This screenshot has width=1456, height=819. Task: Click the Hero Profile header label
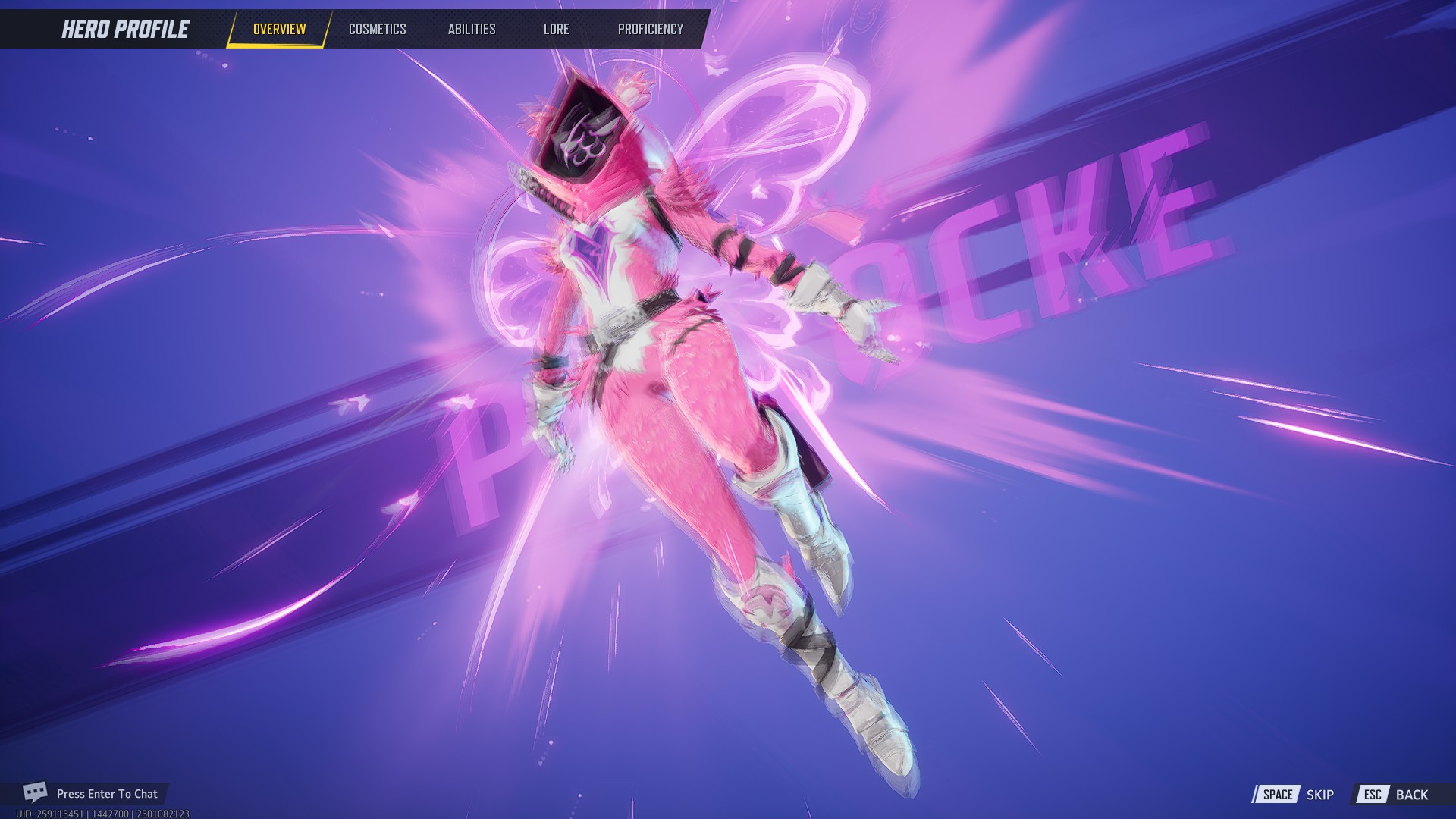click(124, 29)
